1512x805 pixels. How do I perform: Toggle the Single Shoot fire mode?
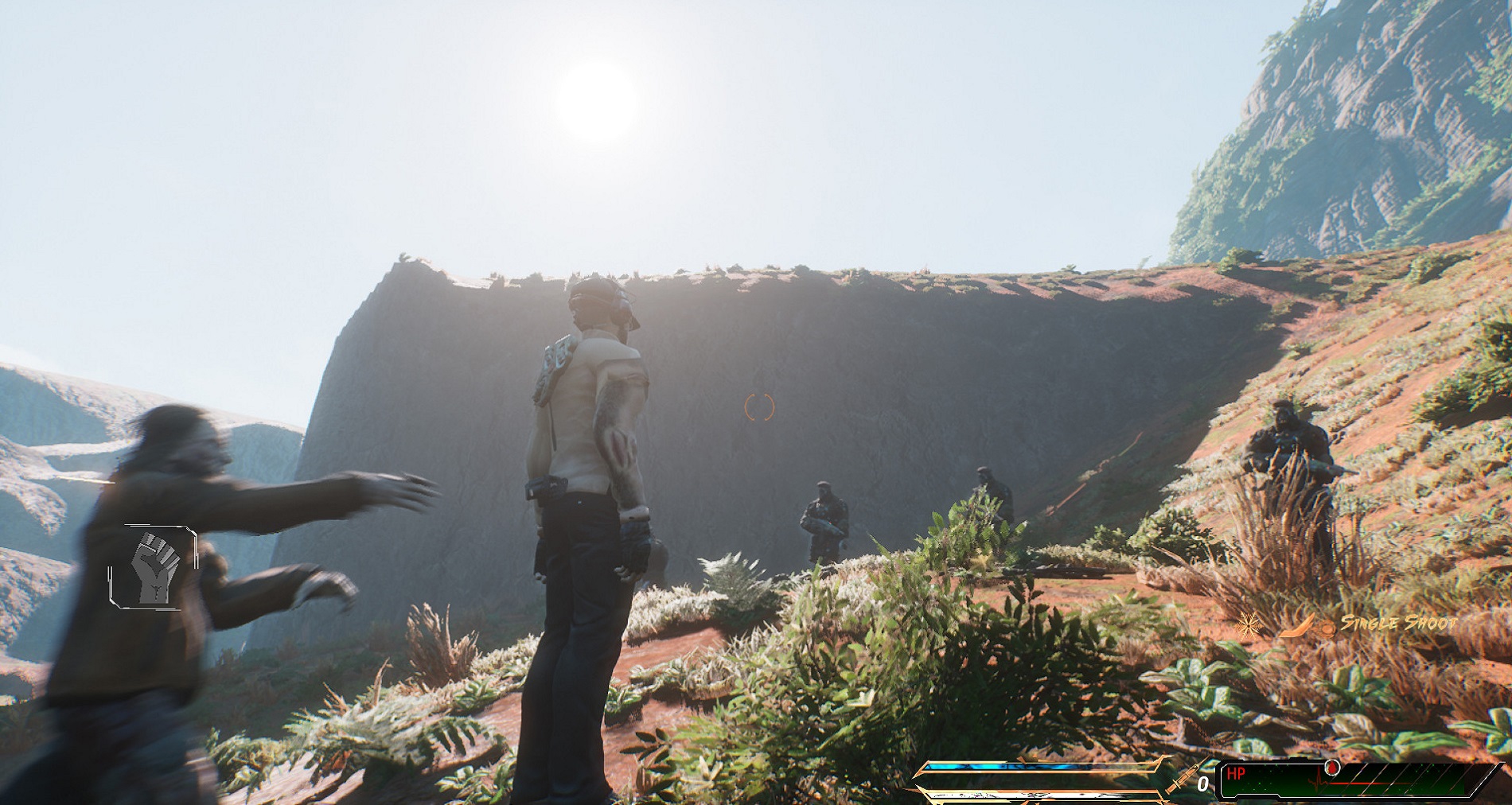1398,623
